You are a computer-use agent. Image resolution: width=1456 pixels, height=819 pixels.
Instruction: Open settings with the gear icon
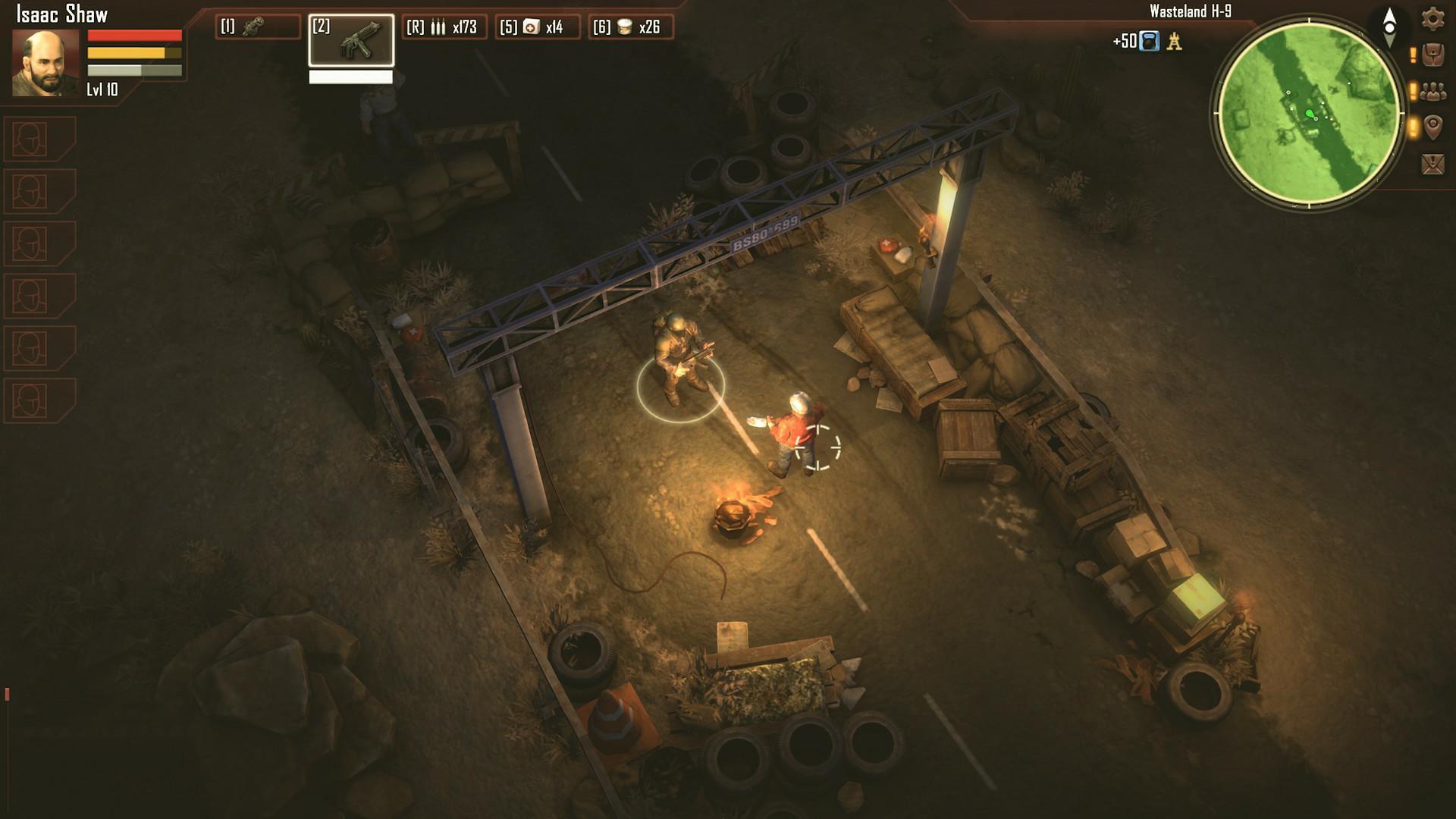(1432, 18)
